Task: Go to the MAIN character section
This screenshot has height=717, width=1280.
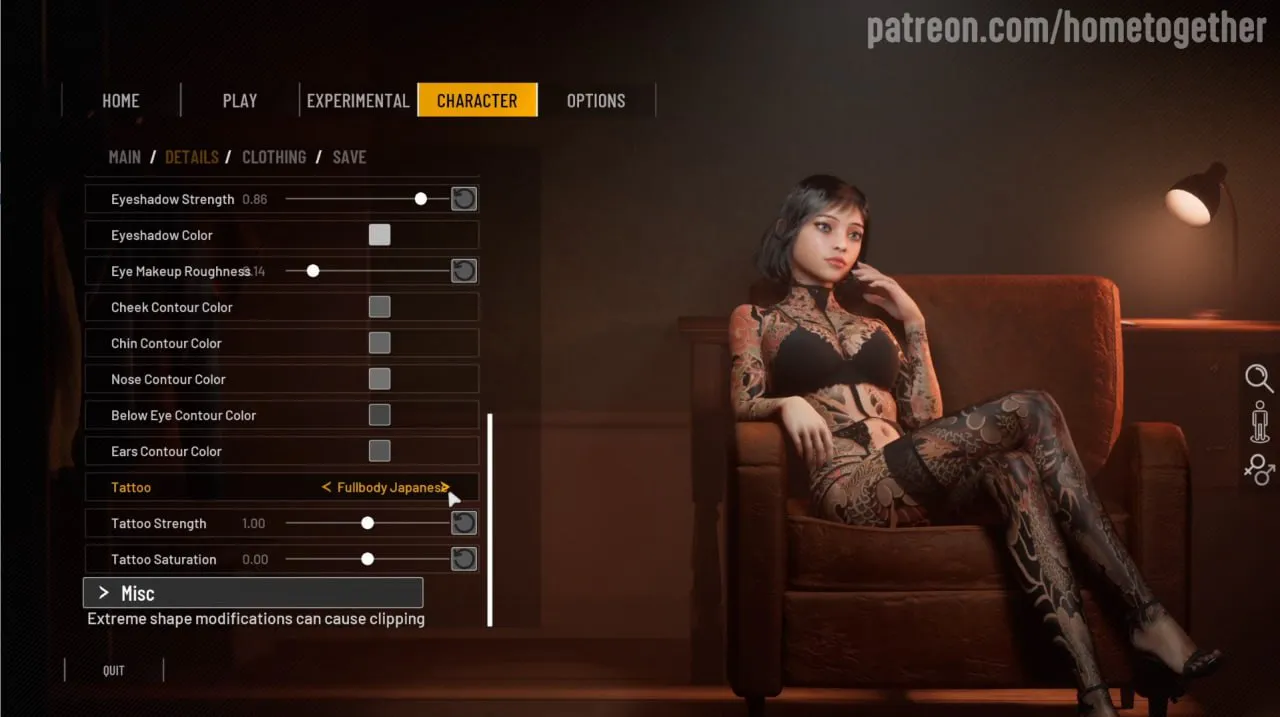Action: pos(124,157)
